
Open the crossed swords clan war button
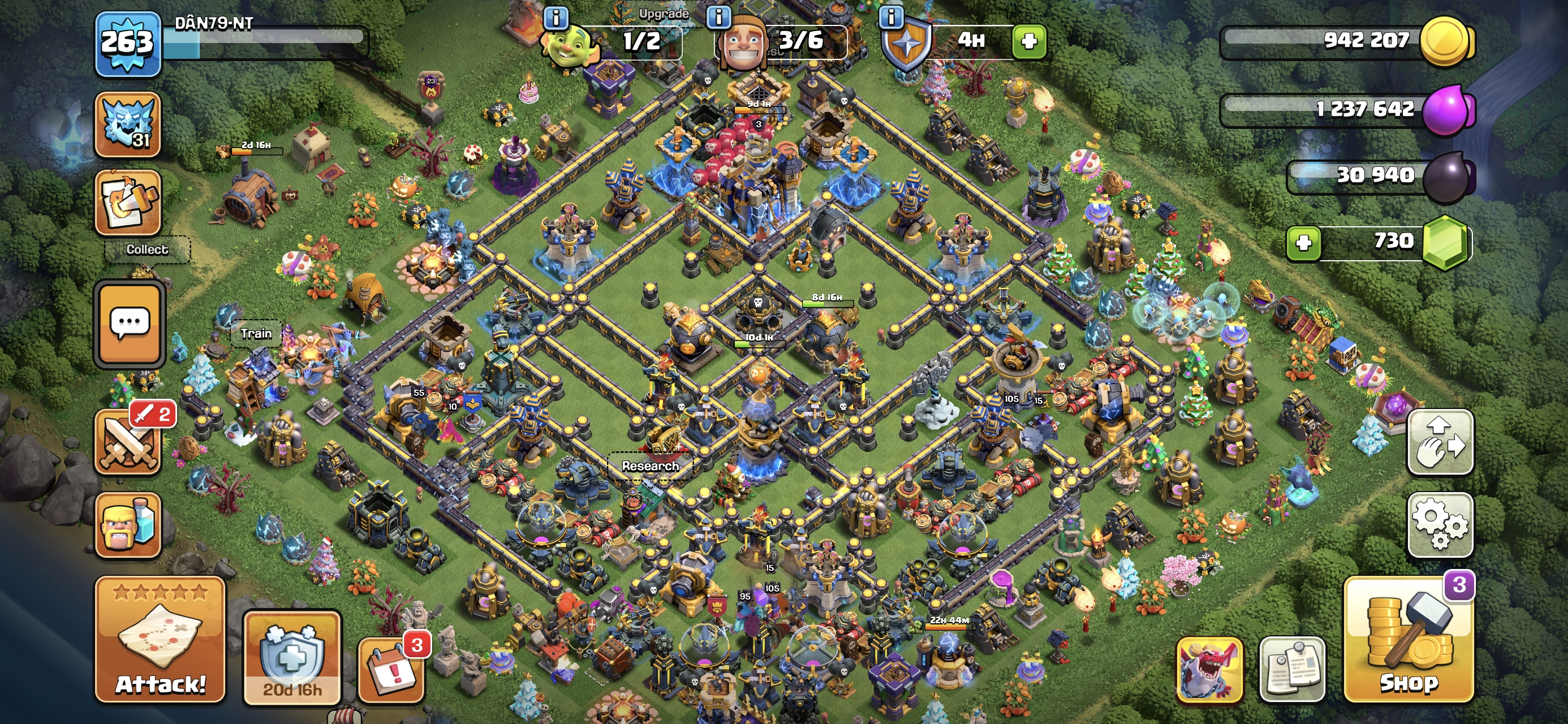[129, 442]
